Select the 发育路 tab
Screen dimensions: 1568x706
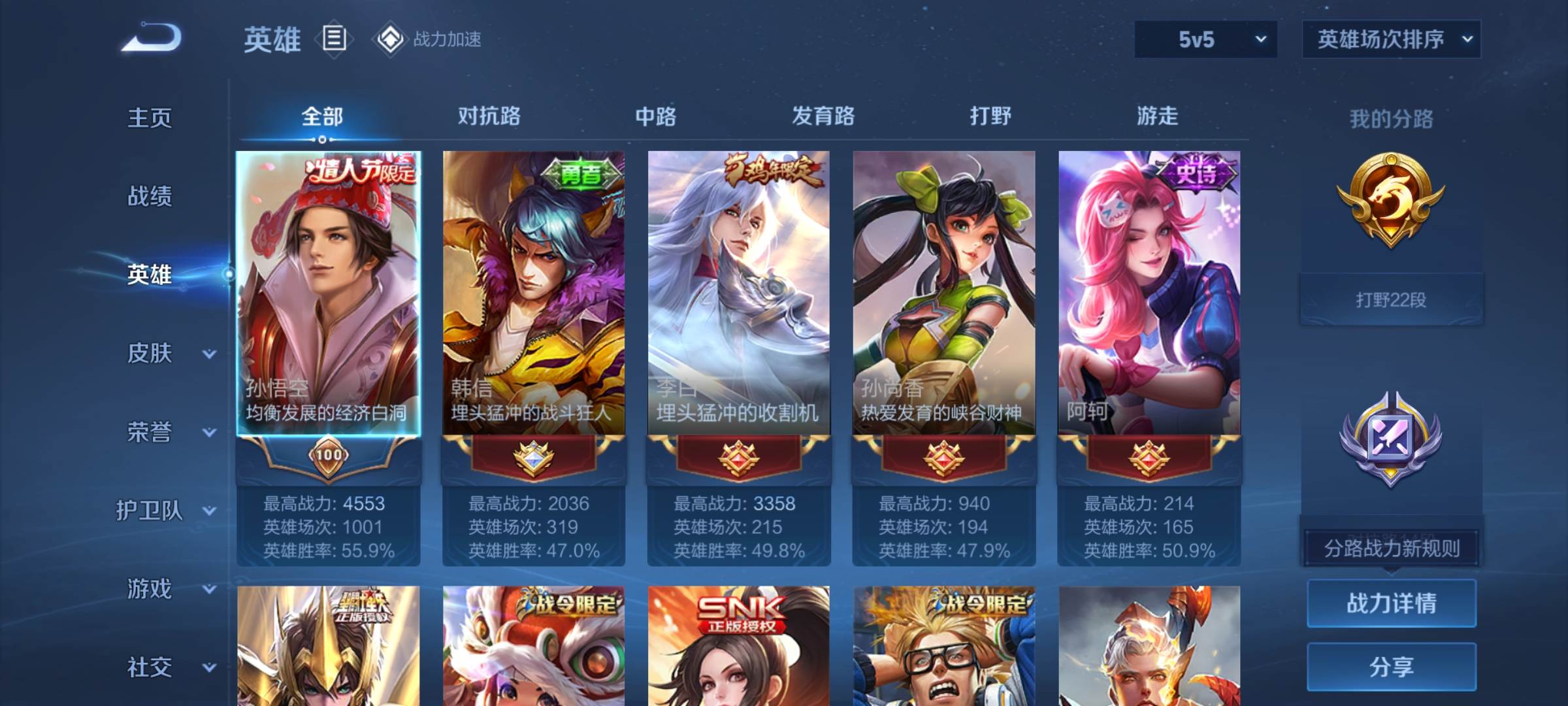[x=823, y=116]
